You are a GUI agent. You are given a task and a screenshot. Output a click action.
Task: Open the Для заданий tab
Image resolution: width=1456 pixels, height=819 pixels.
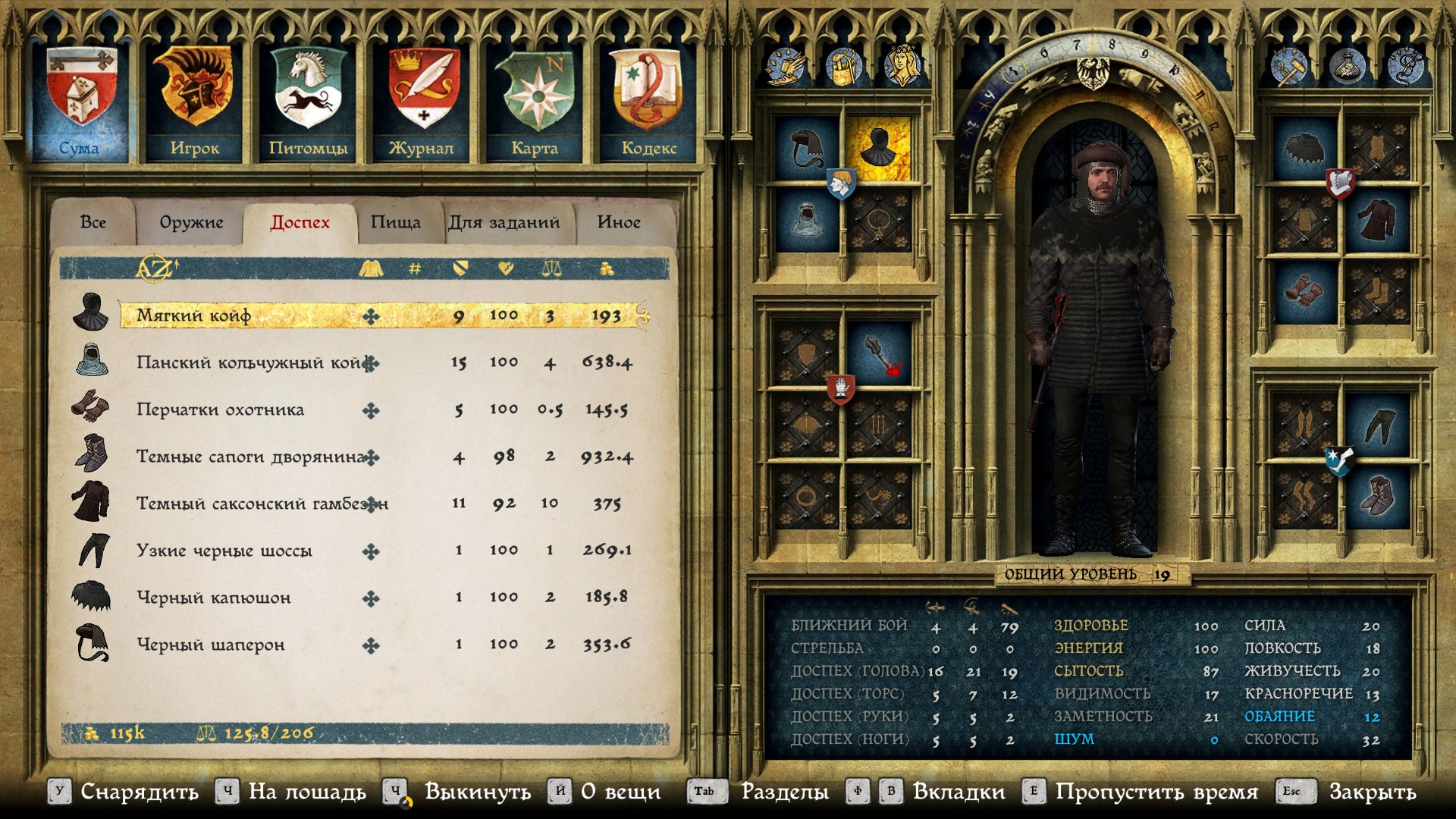pos(504,222)
